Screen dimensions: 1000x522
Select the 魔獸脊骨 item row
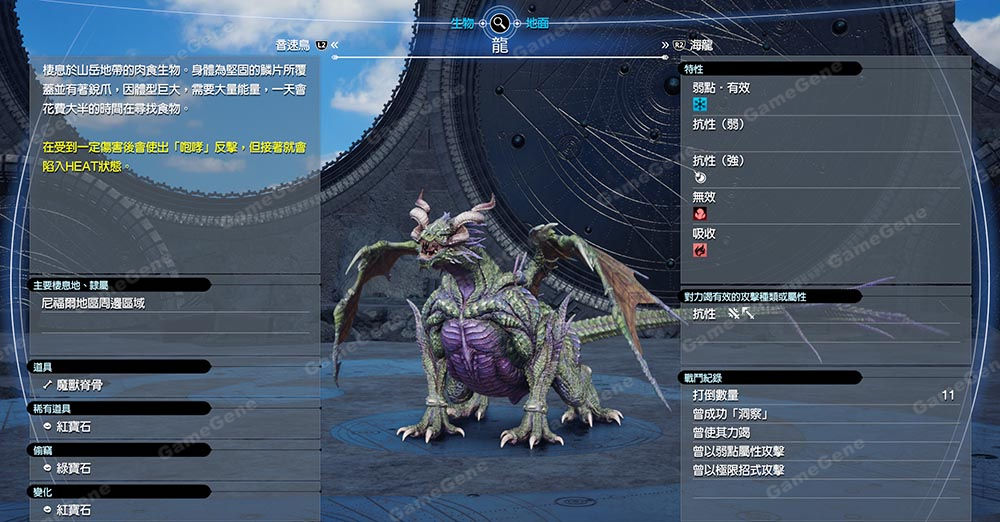(80, 385)
